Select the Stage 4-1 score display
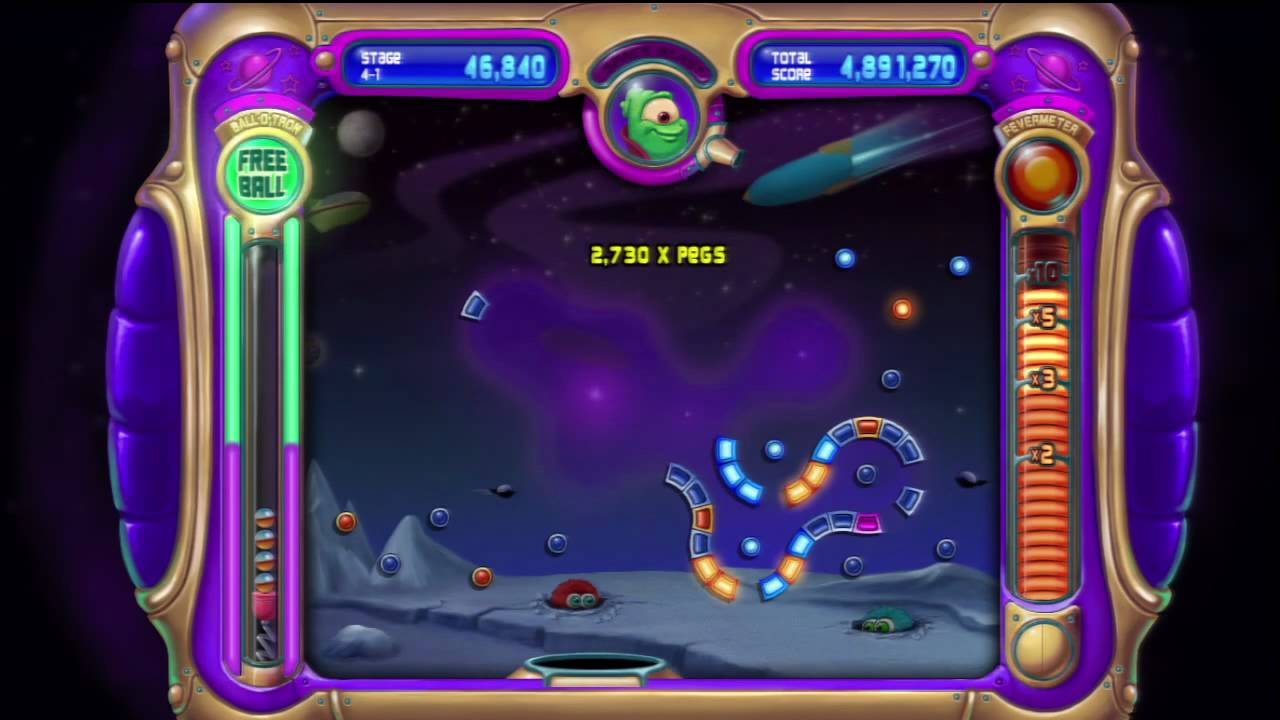 pyautogui.click(x=450, y=65)
